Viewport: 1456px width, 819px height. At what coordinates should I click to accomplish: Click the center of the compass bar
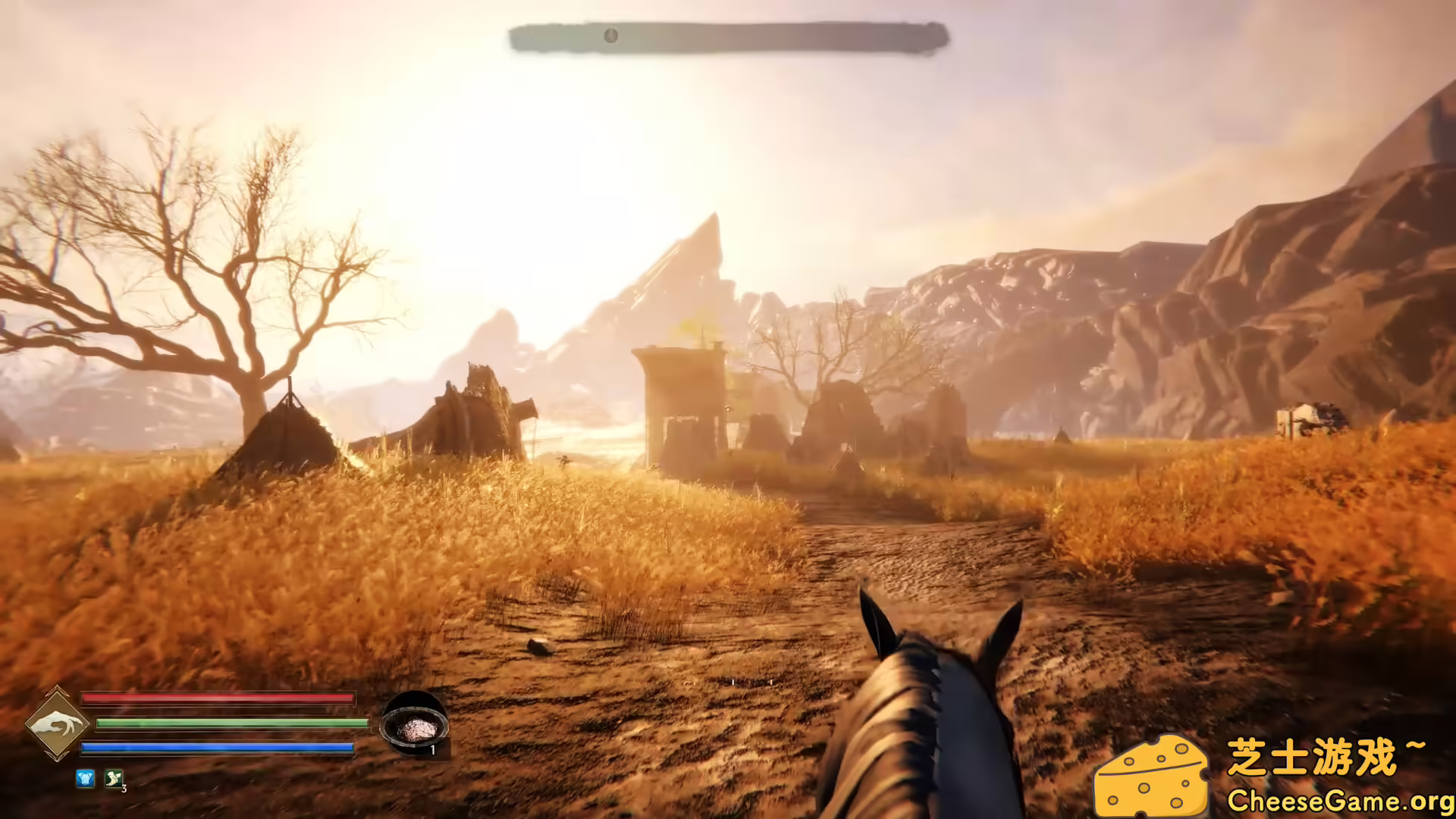pyautogui.click(x=728, y=35)
